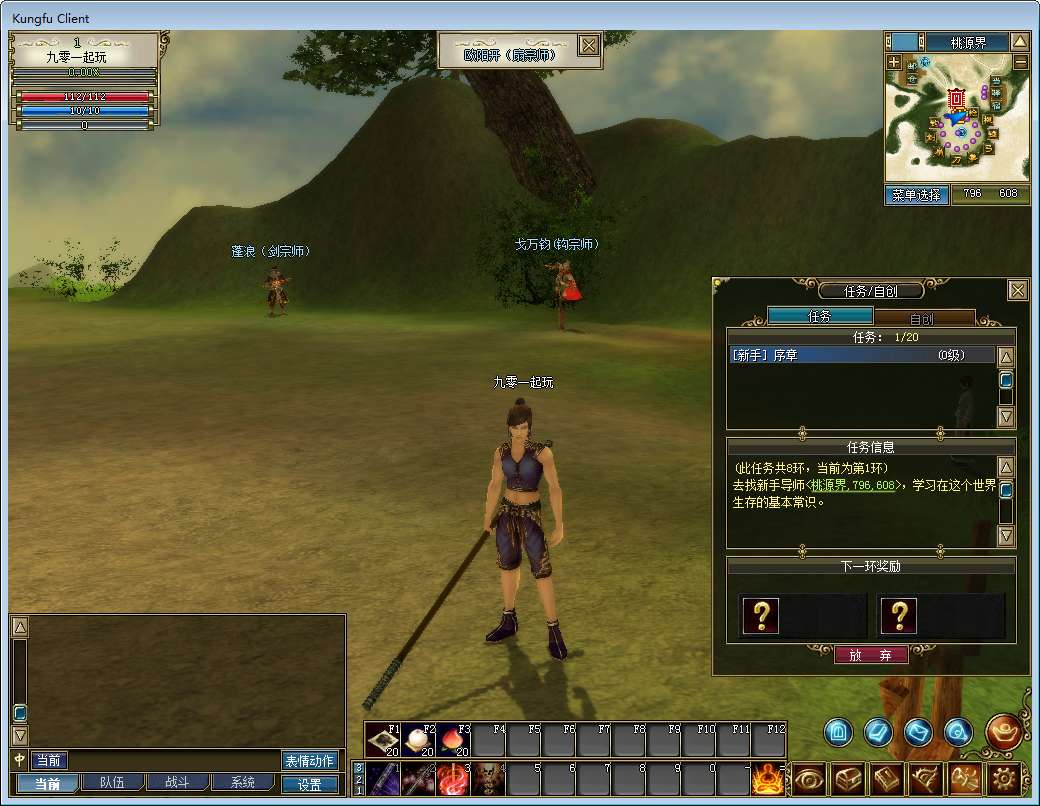
Task: Activate the red swirl skill in slot 3
Action: pyautogui.click(x=453, y=778)
